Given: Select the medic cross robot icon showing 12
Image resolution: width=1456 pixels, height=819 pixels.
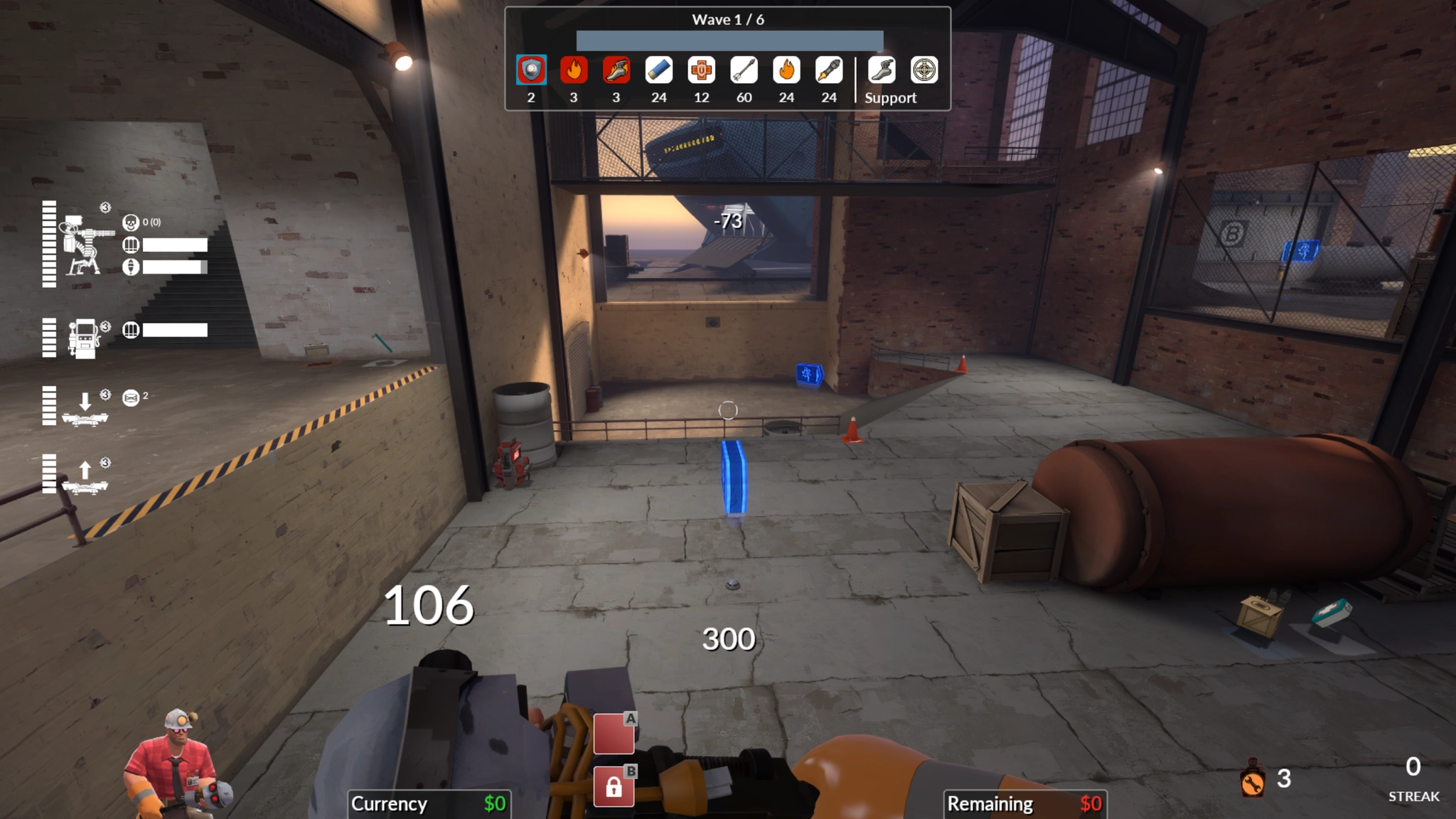Looking at the screenshot, I should pos(701,70).
